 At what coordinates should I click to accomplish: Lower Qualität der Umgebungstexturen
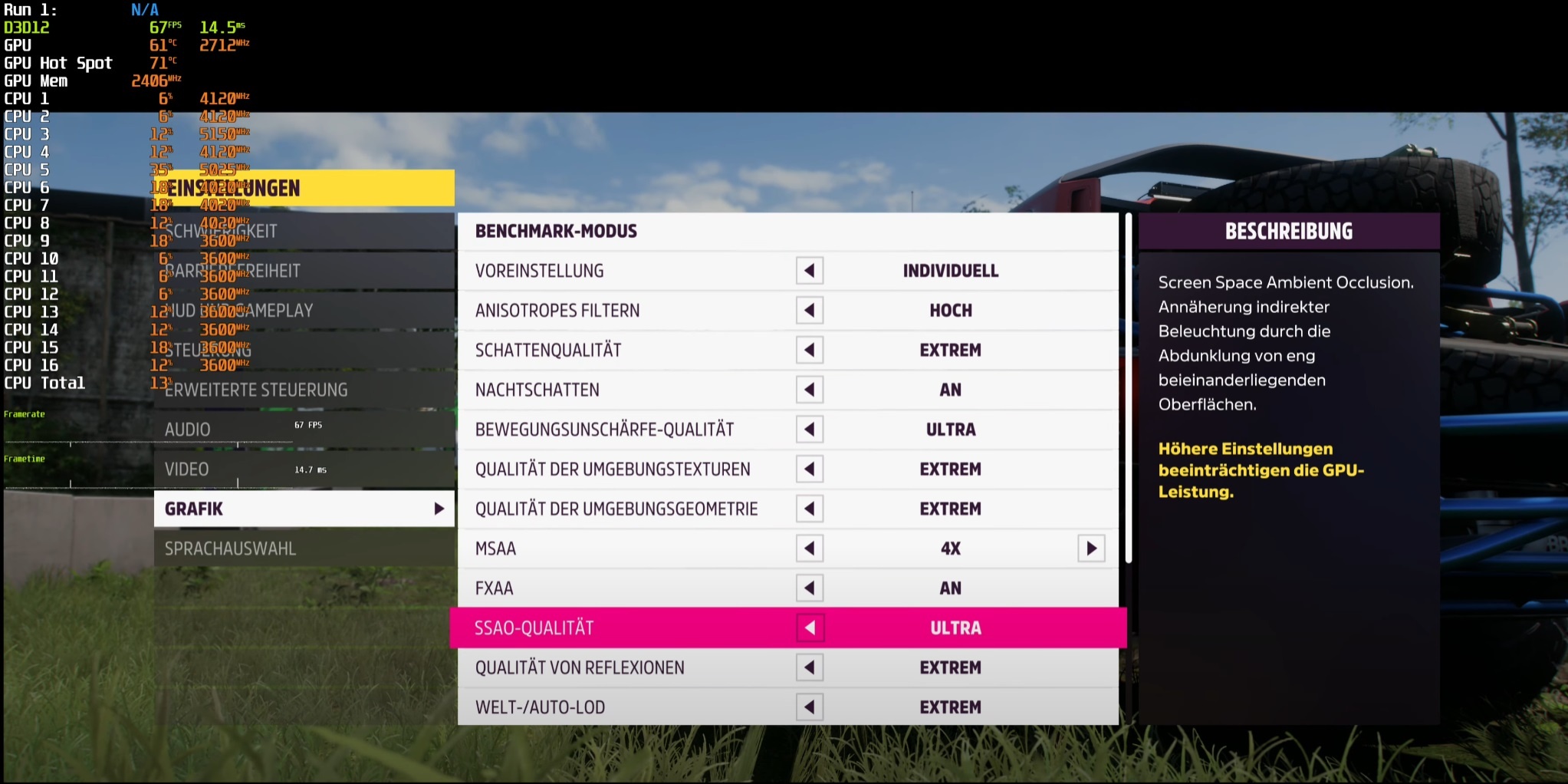[x=810, y=469]
